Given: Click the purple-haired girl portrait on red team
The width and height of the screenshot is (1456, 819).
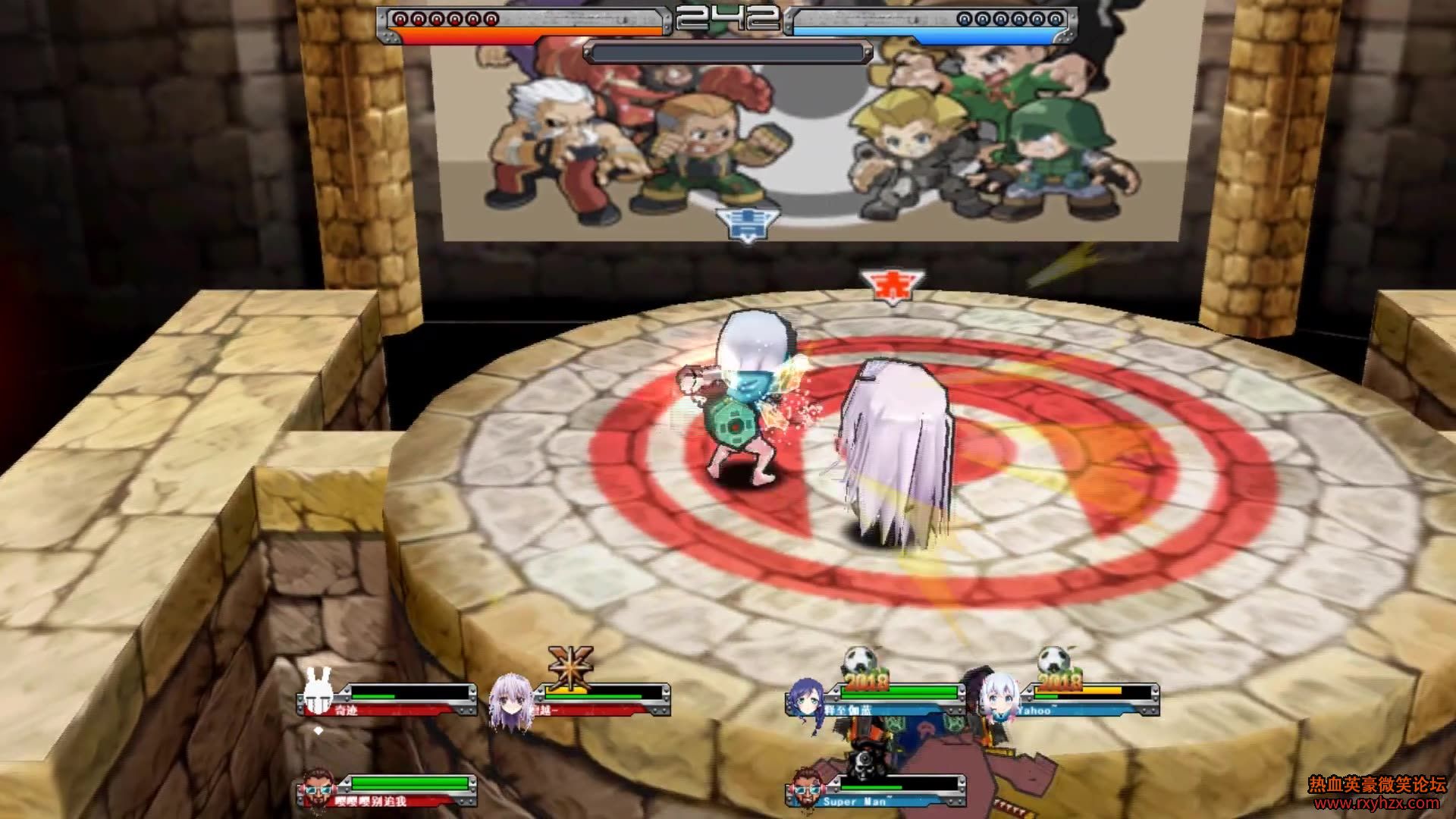Looking at the screenshot, I should pyautogui.click(x=508, y=701).
